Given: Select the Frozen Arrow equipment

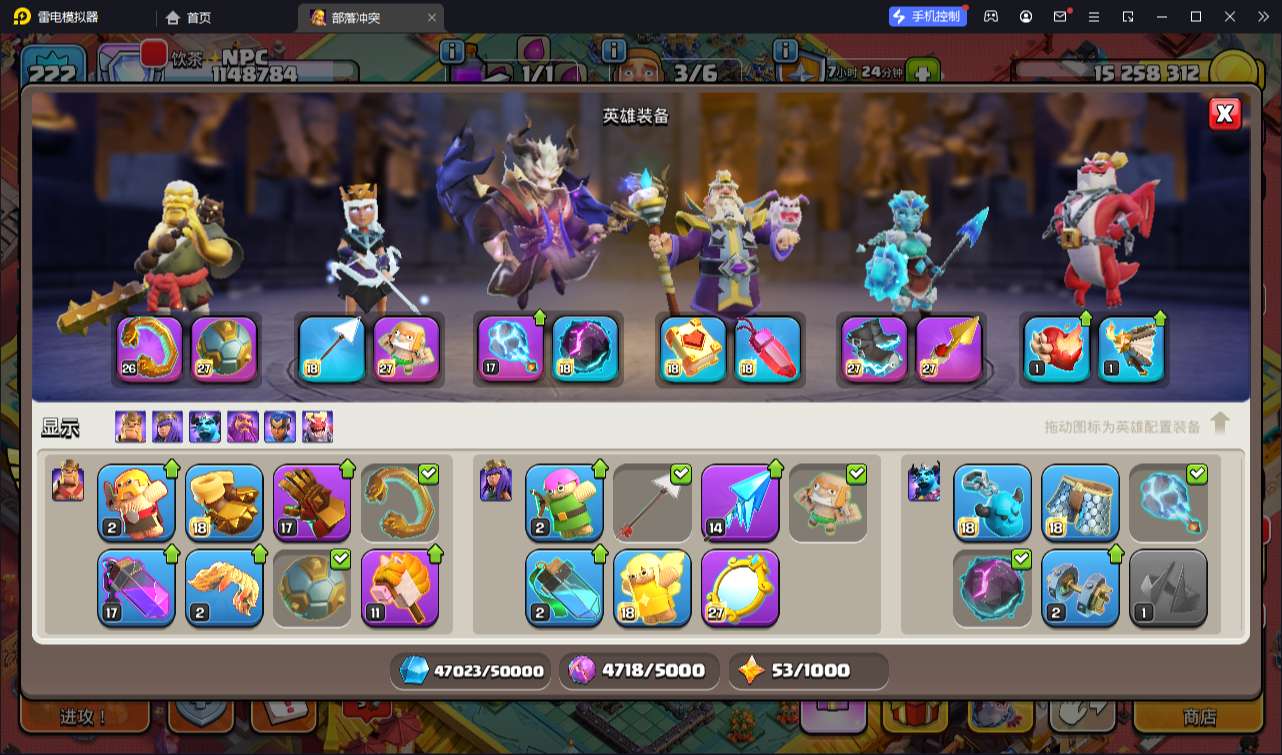Looking at the screenshot, I should tap(740, 502).
